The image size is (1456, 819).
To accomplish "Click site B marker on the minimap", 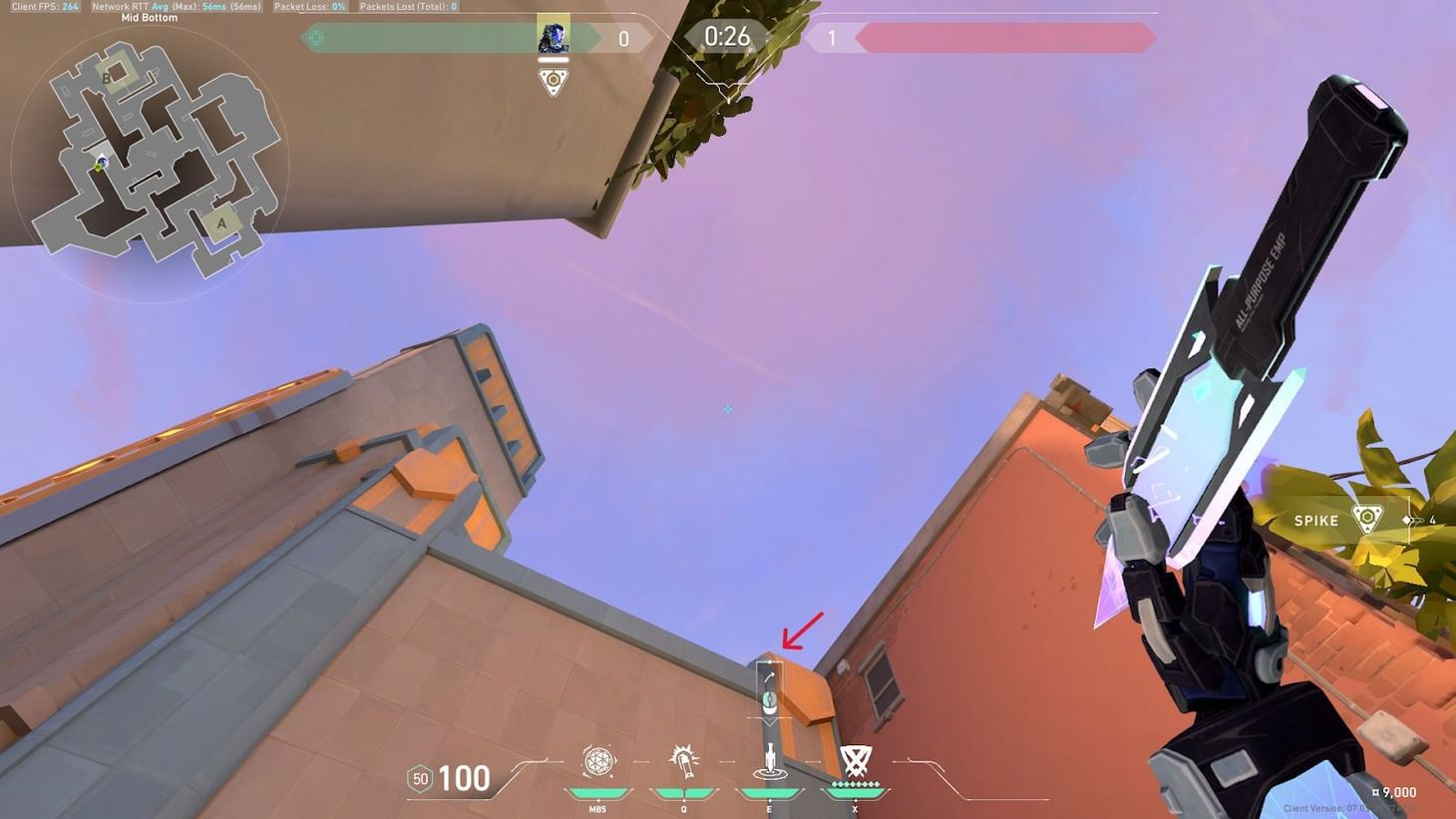I will point(107,77).
